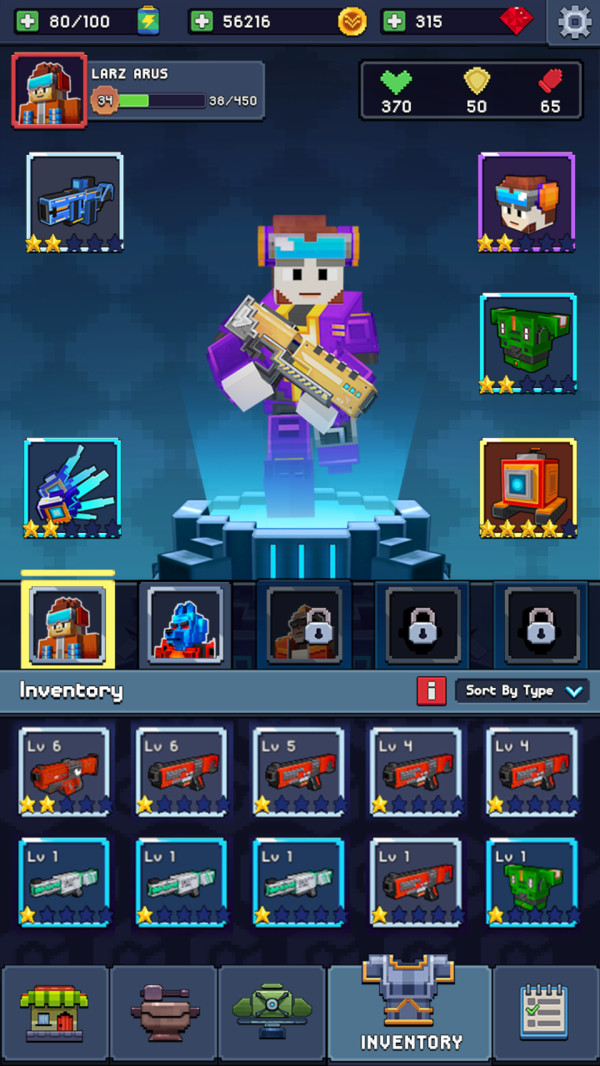Switch to the anvil forge tab
Viewport: 600px width, 1066px height.
tap(164, 1012)
